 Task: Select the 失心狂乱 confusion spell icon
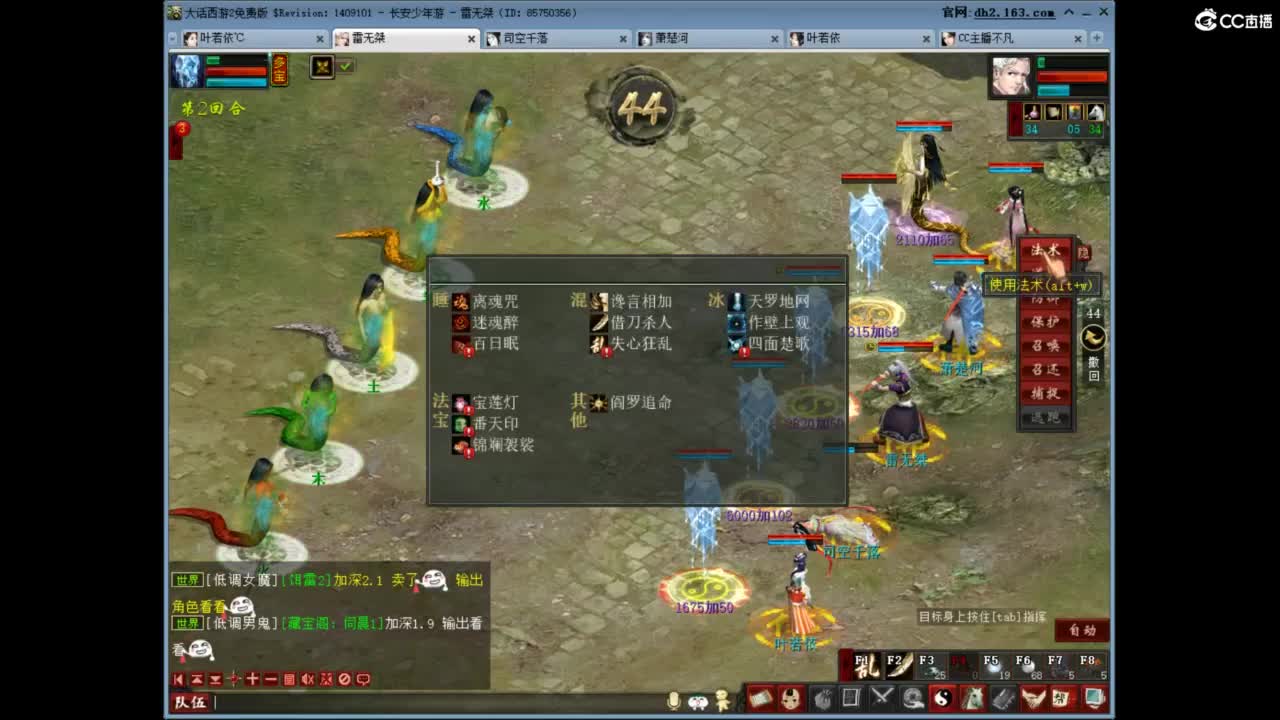pyautogui.click(x=596, y=345)
